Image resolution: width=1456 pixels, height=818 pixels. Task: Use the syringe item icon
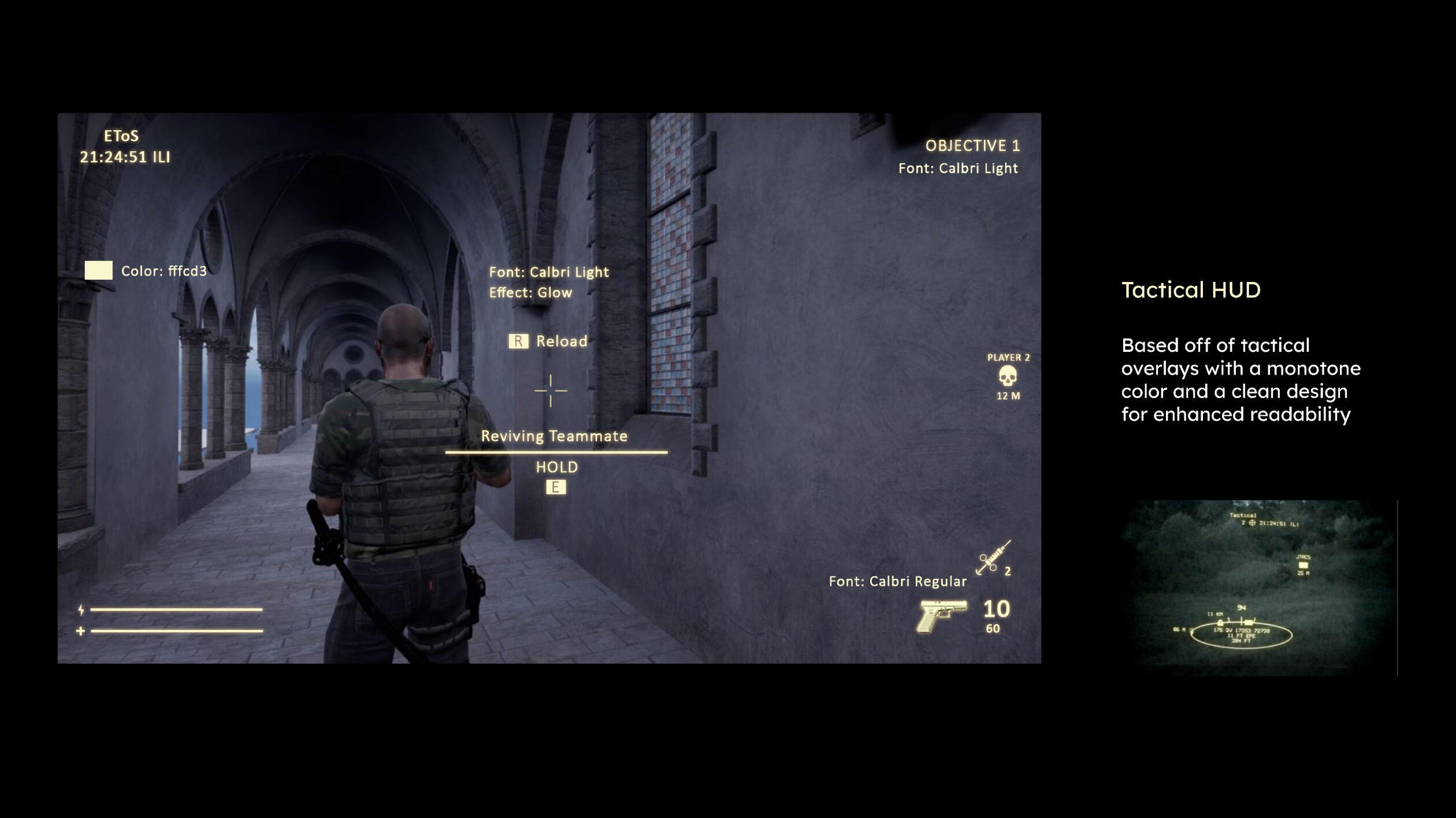tap(993, 557)
